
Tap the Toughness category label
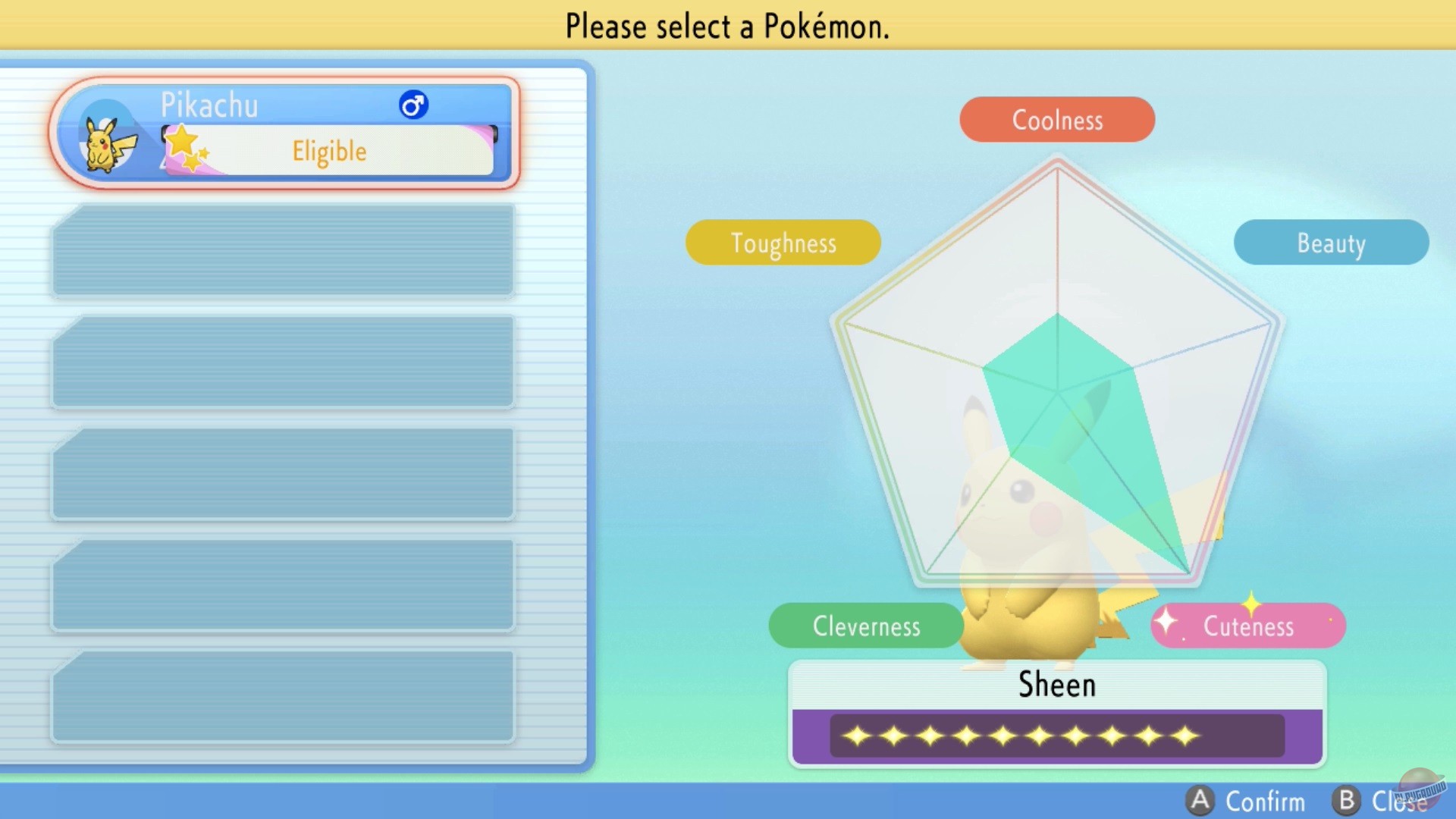(x=783, y=243)
